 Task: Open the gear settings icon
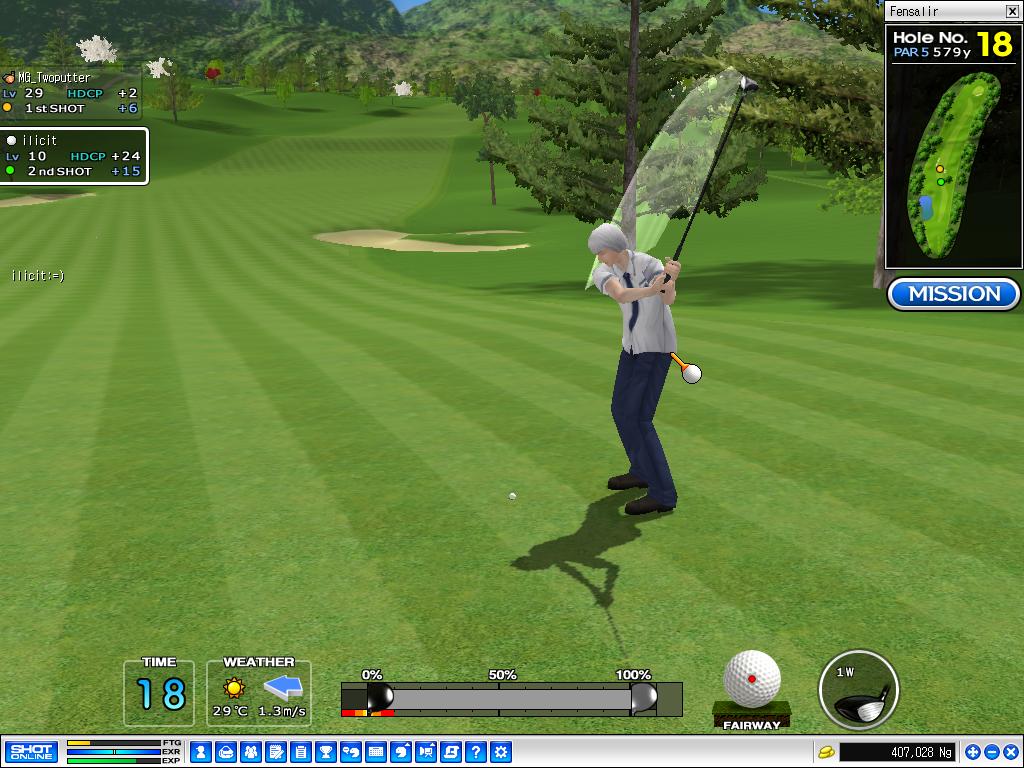[x=501, y=752]
